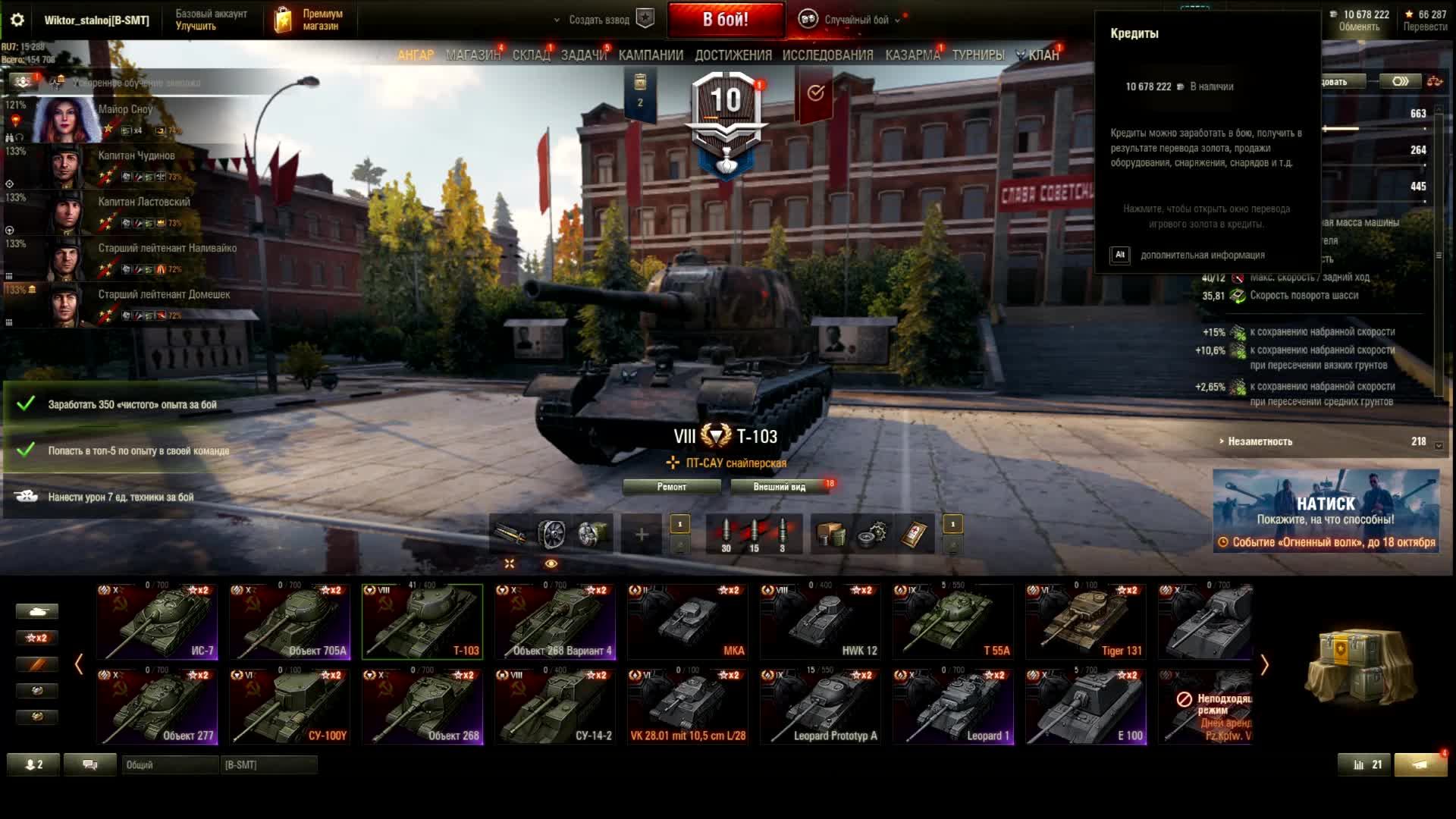The height and width of the screenshot is (819, 1456).
Task: Pick the E 100 tank tile
Action: pyautogui.click(x=1085, y=706)
